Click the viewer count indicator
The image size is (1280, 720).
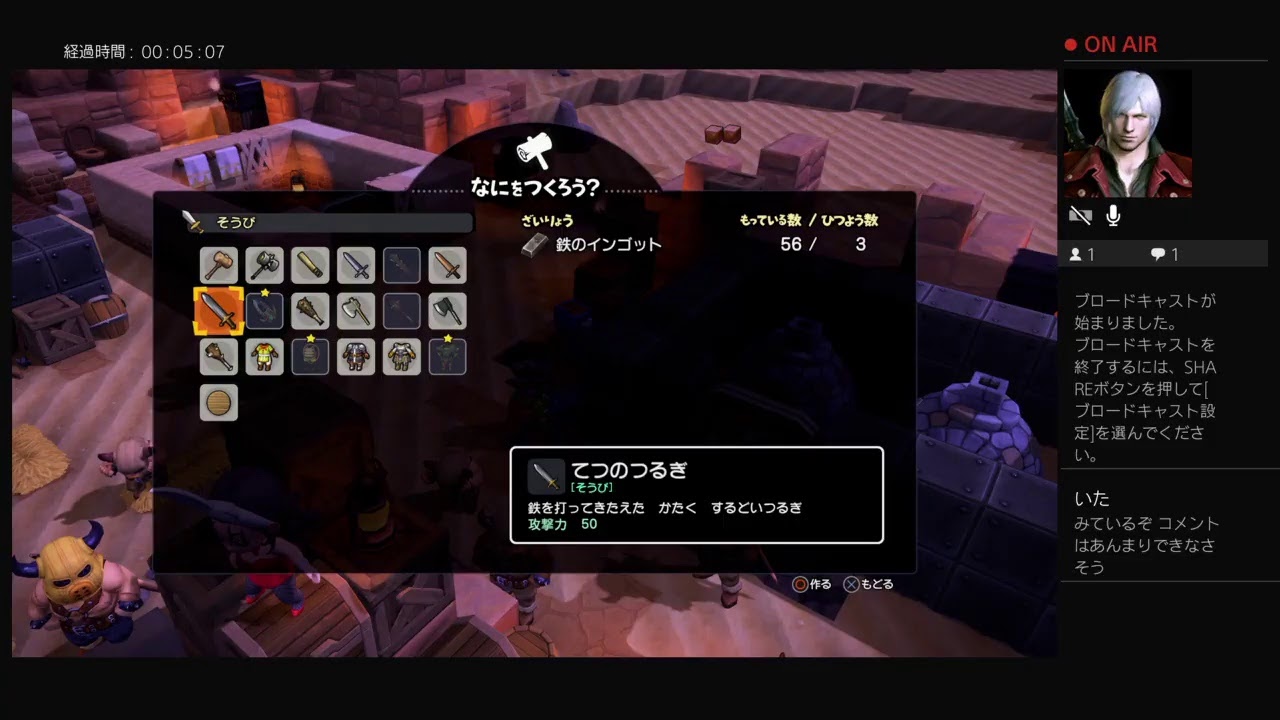click(1083, 254)
